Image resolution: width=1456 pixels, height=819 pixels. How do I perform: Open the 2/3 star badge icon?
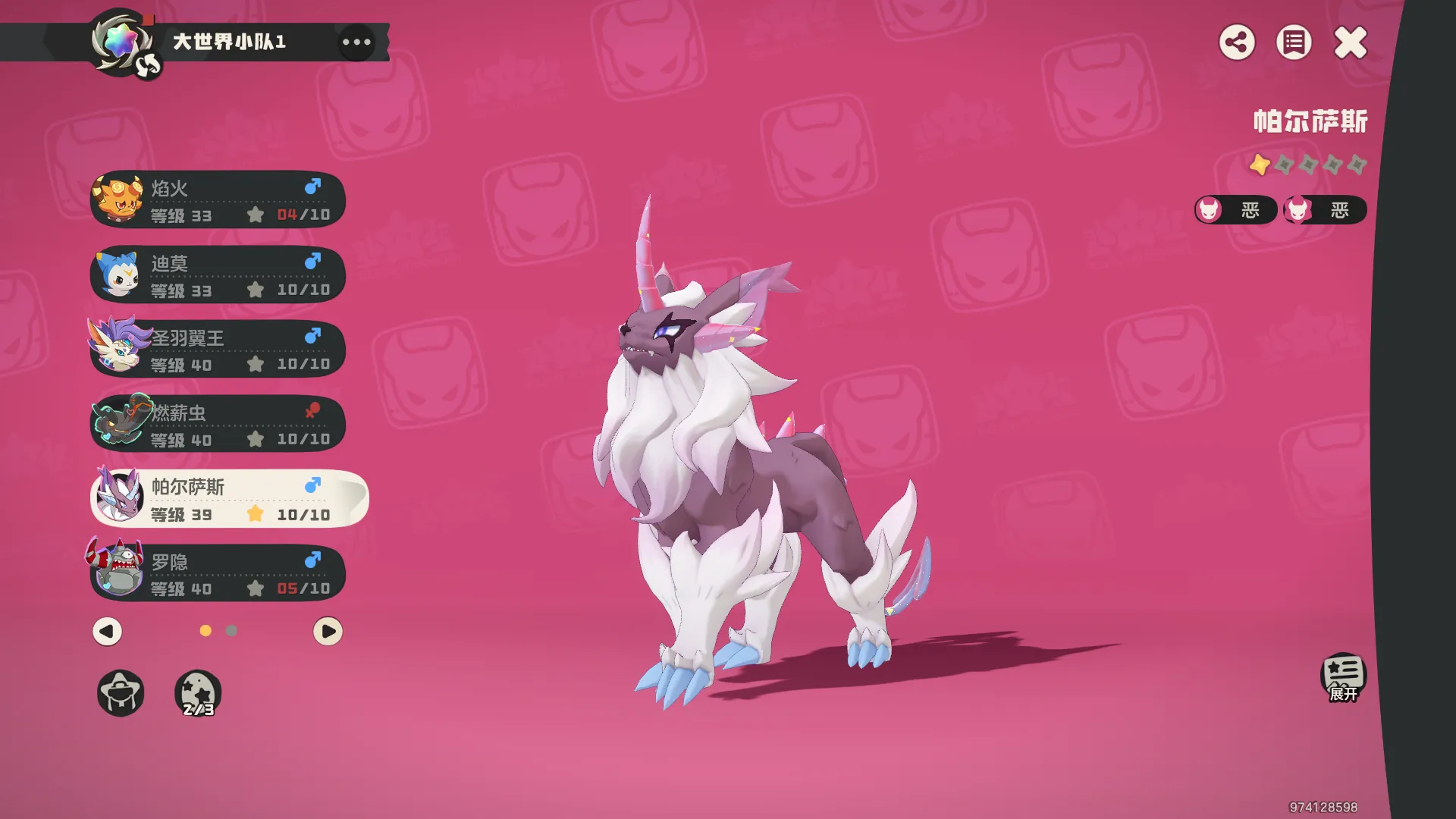pyautogui.click(x=198, y=693)
